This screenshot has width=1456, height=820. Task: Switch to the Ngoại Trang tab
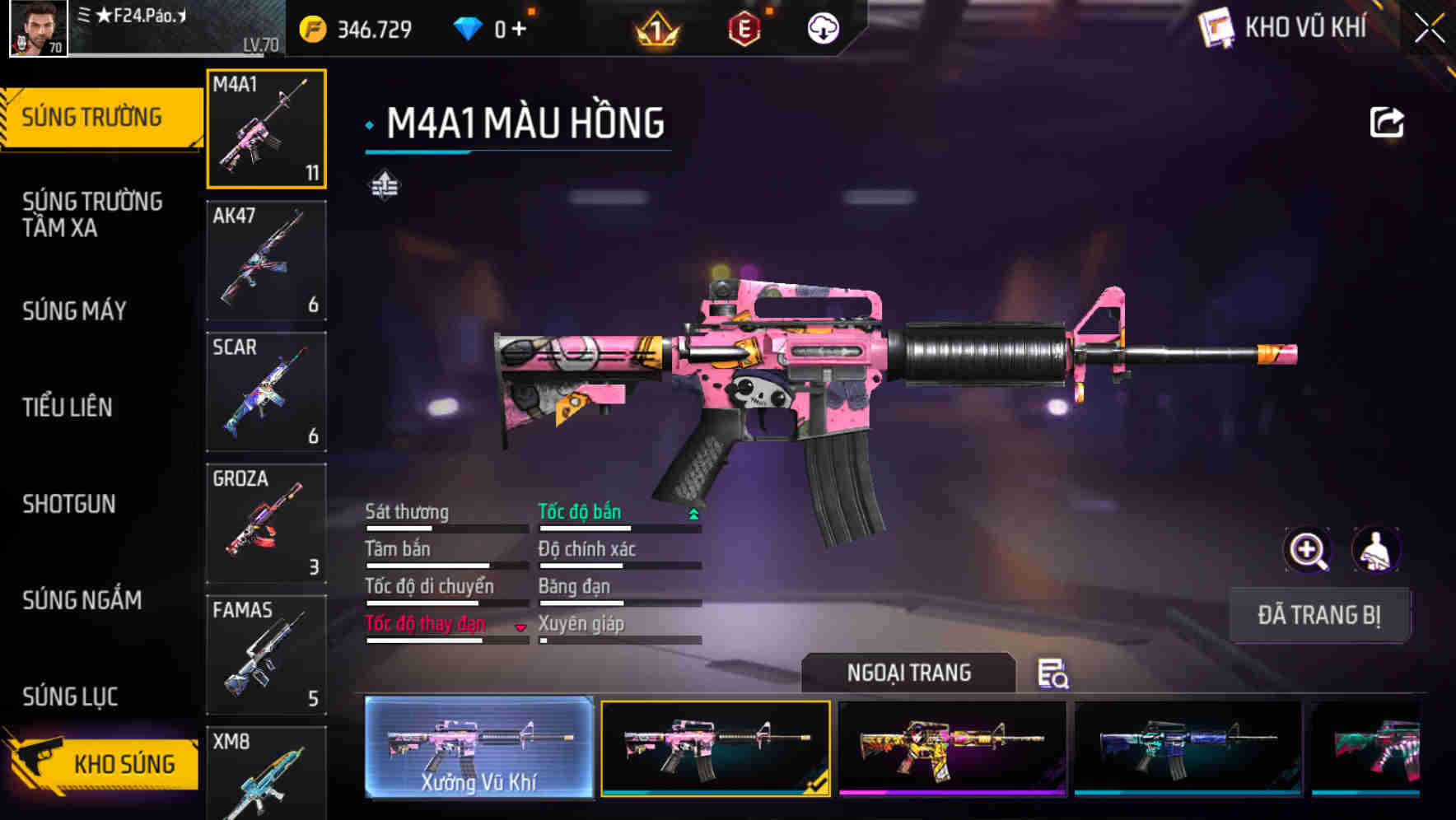click(906, 673)
